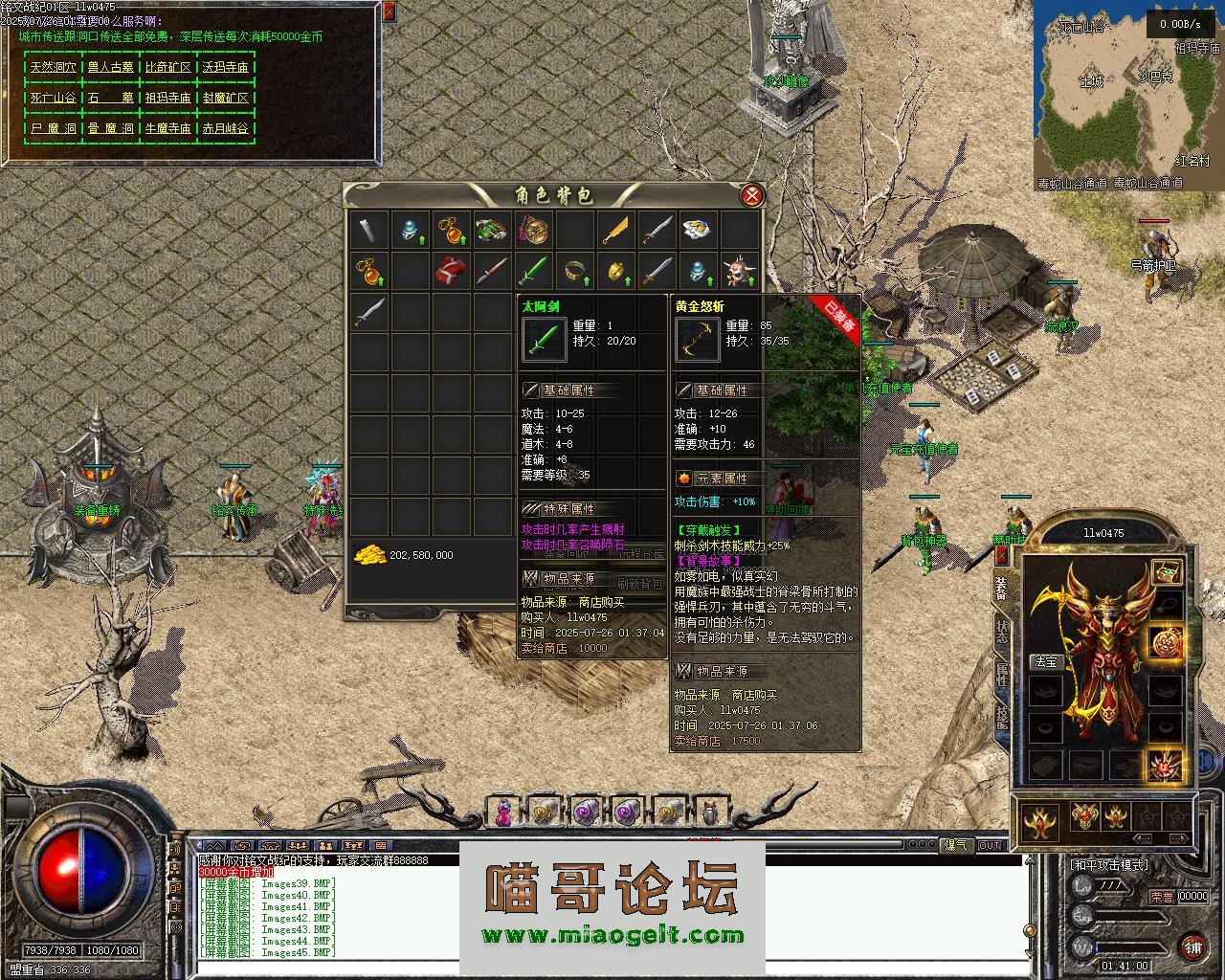1225x980 pixels.
Task: Click the red cloth bundle item
Action: click(451, 272)
